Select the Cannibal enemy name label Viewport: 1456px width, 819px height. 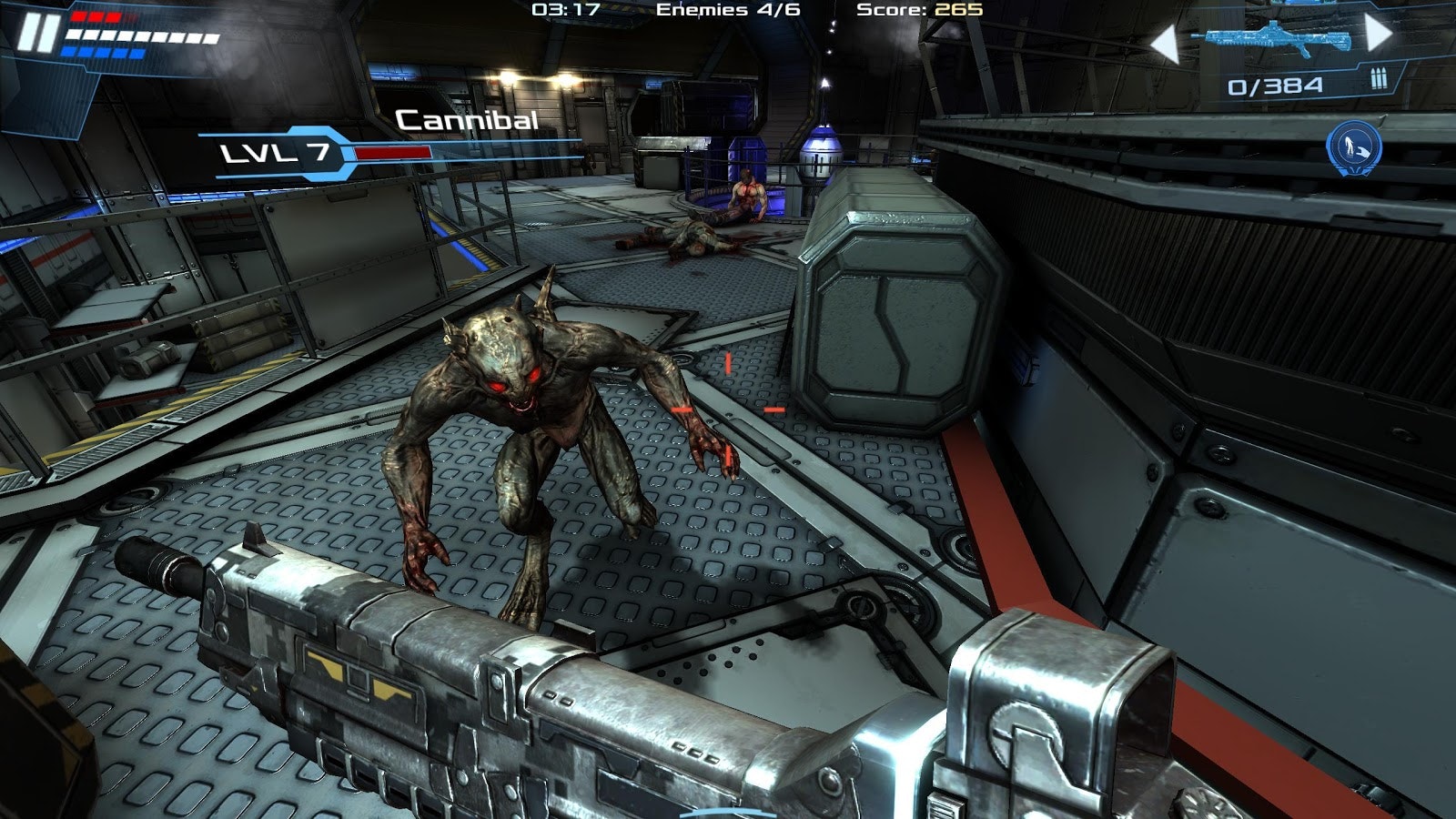[x=467, y=119]
